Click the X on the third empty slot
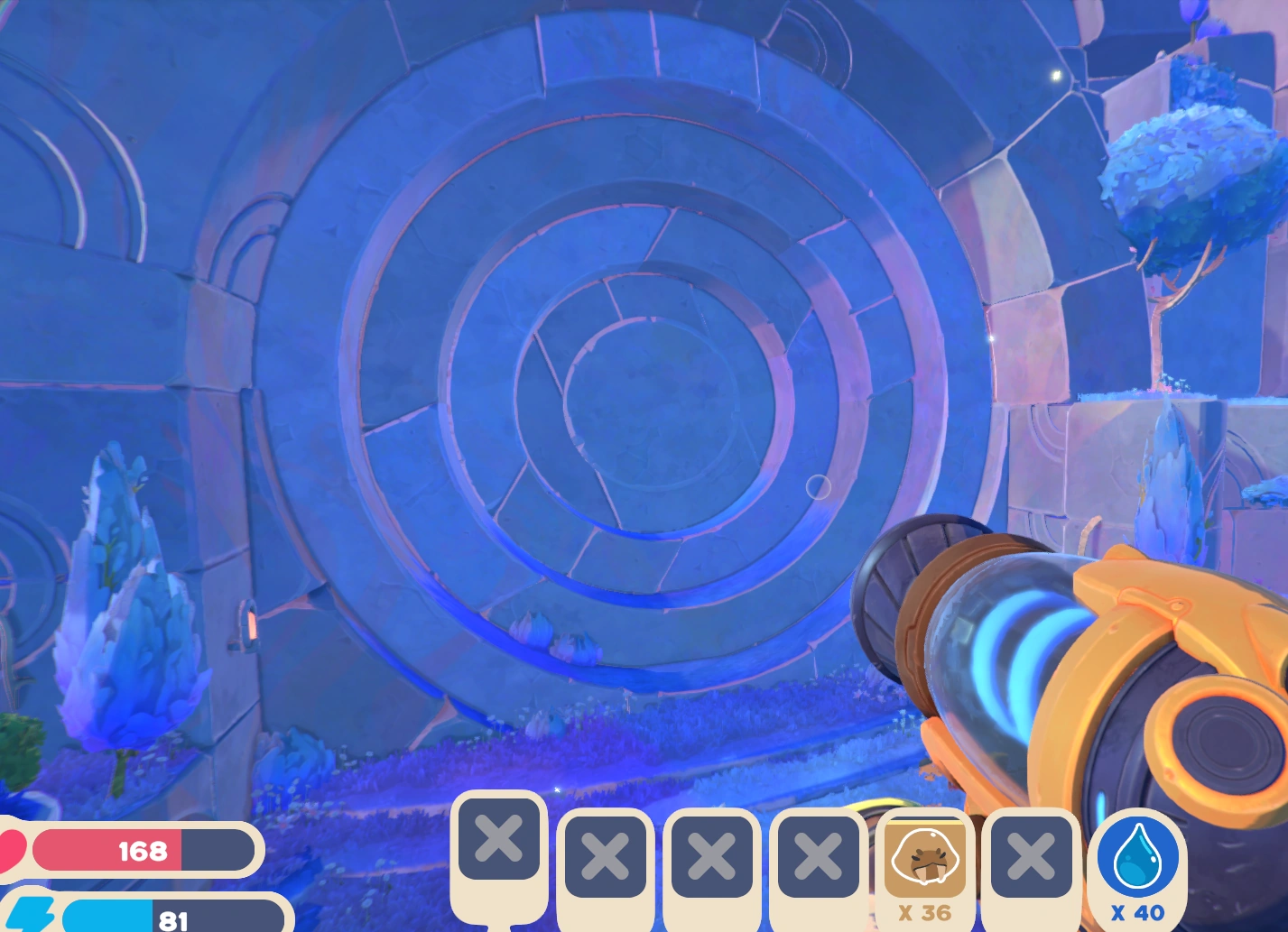The width and height of the screenshot is (1288, 932). coord(711,857)
